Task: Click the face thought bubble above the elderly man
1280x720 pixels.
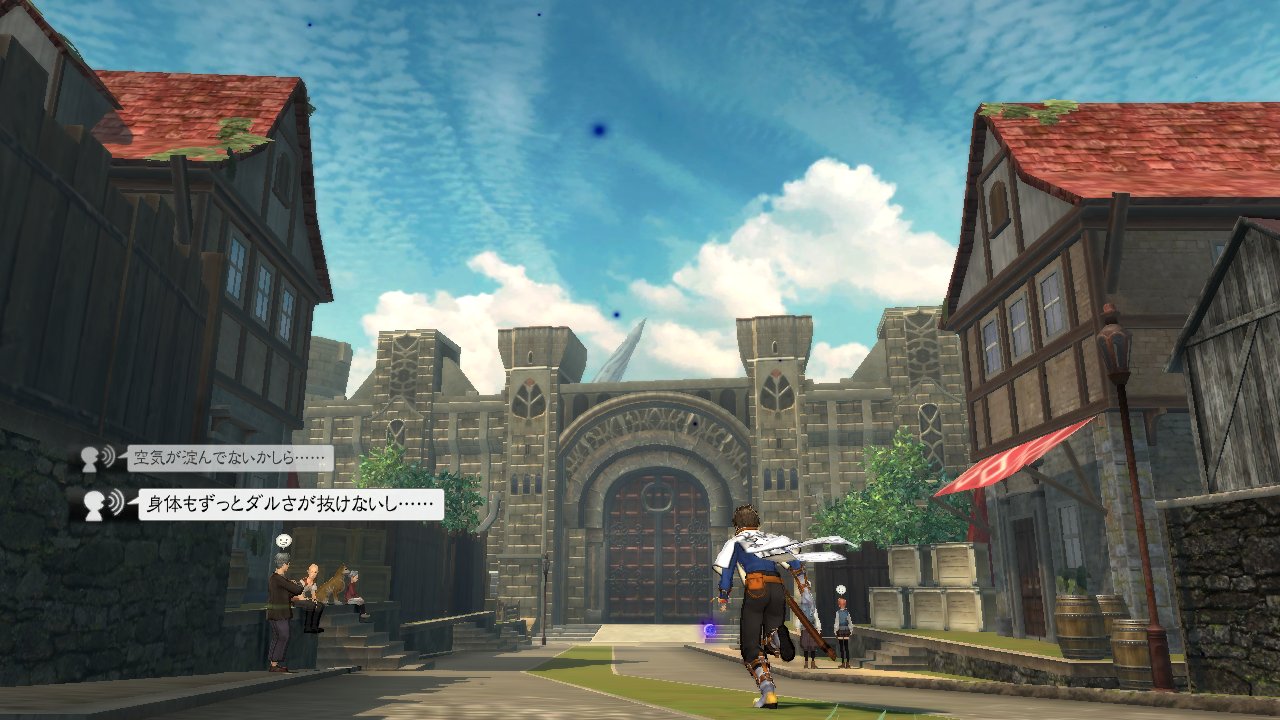Action: click(x=283, y=541)
